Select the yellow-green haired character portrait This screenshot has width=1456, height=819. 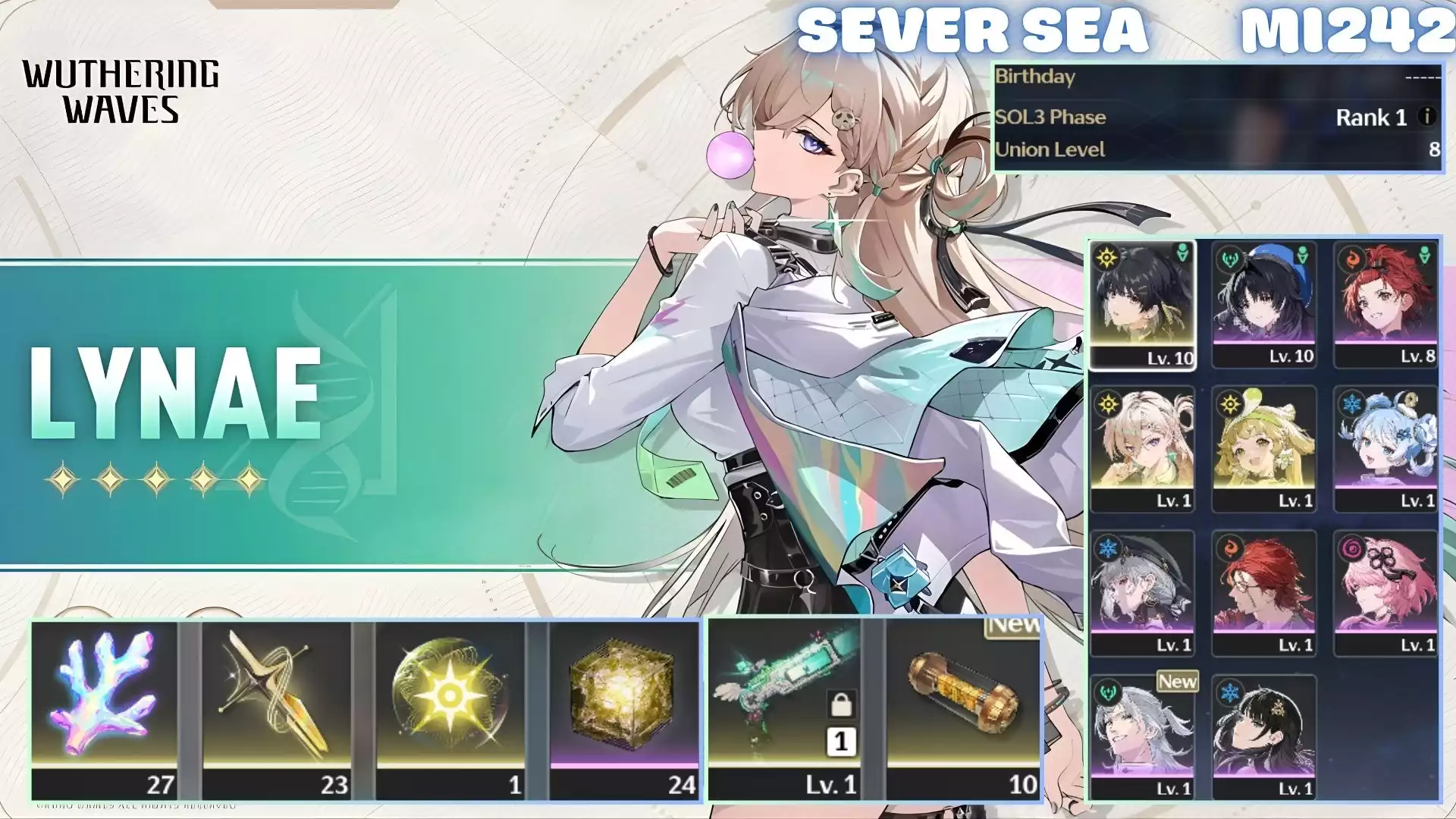[x=1264, y=449]
